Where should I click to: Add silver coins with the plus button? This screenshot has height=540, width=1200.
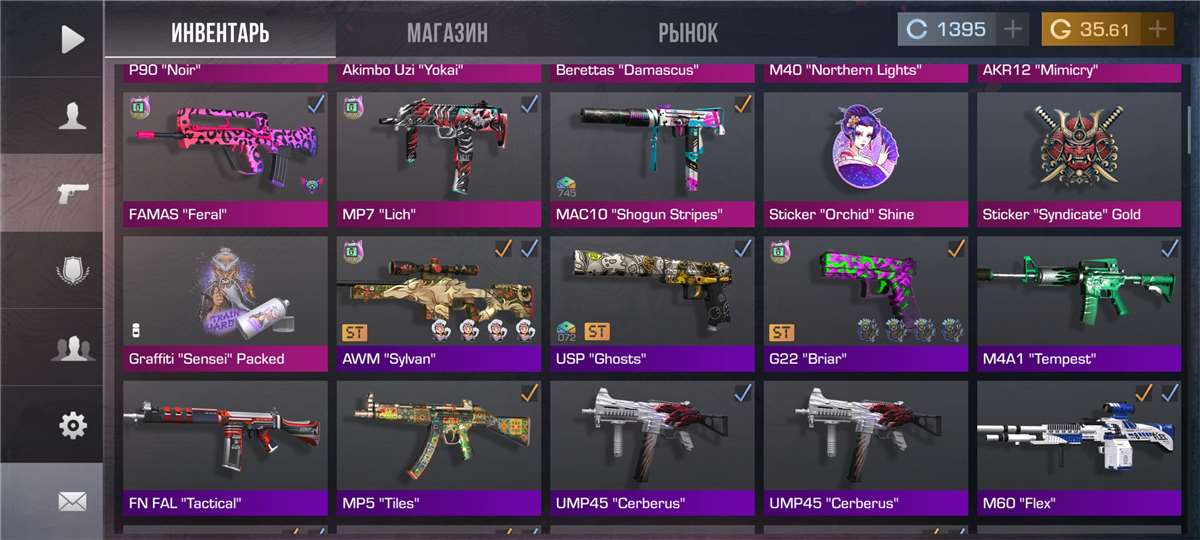tap(1014, 30)
